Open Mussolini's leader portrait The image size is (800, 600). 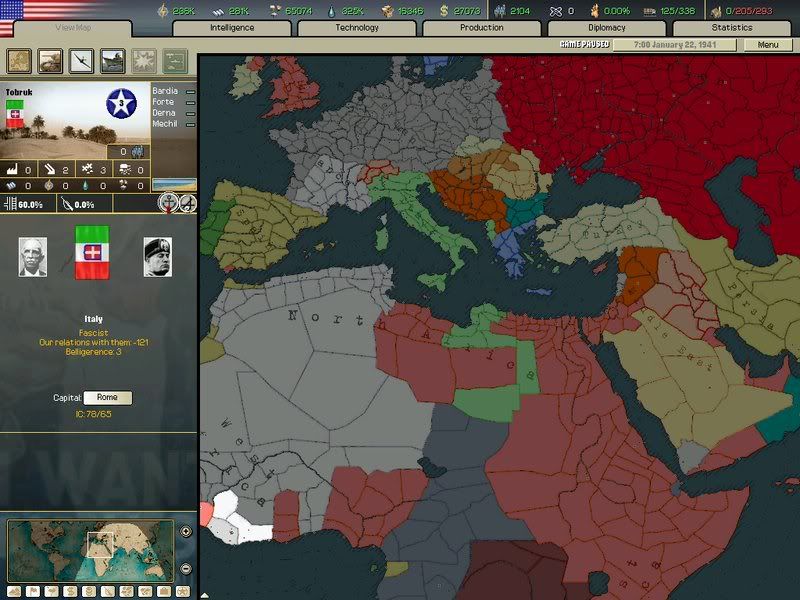pos(157,257)
